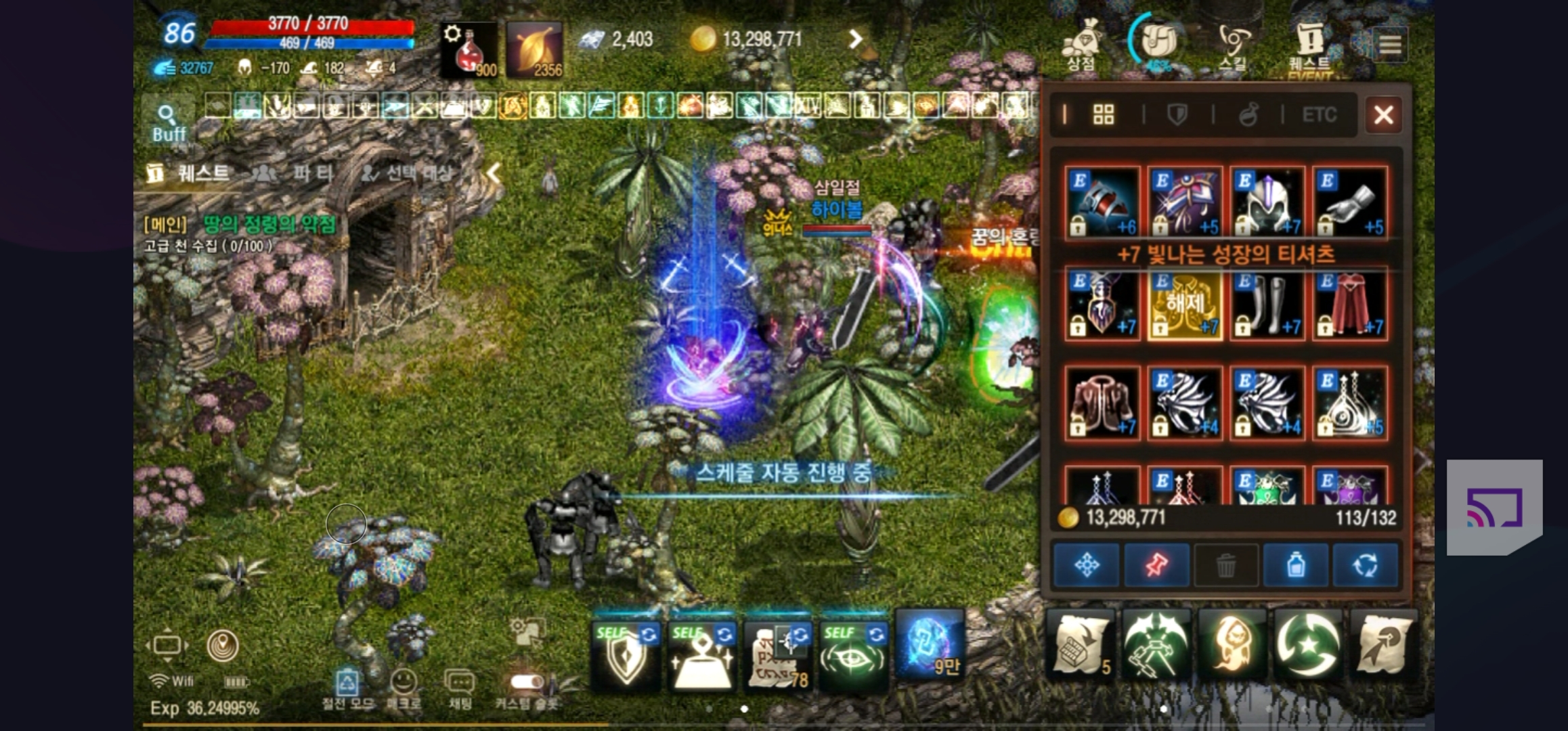Open the hamburger main menu
This screenshot has width=1568, height=731.
pyautogui.click(x=1390, y=45)
